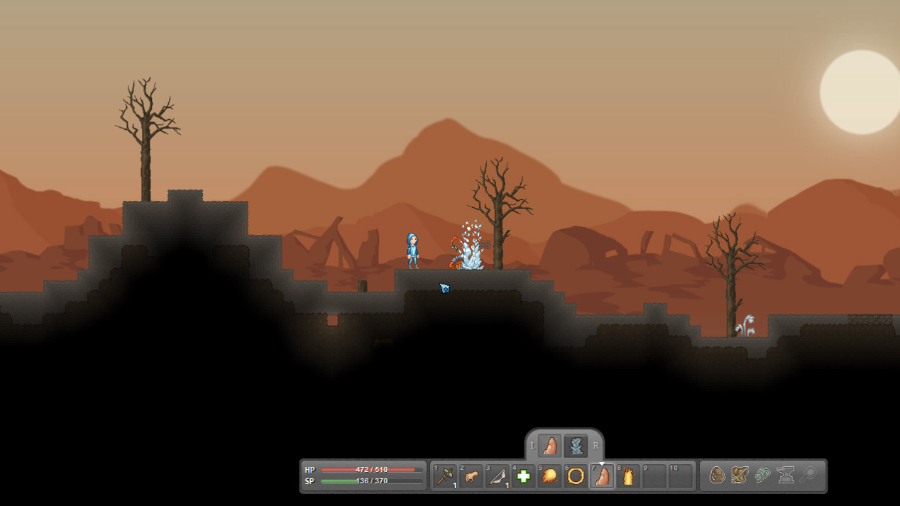Select the golden ring skill slot
This screenshot has height=506, width=900.
(x=575, y=476)
